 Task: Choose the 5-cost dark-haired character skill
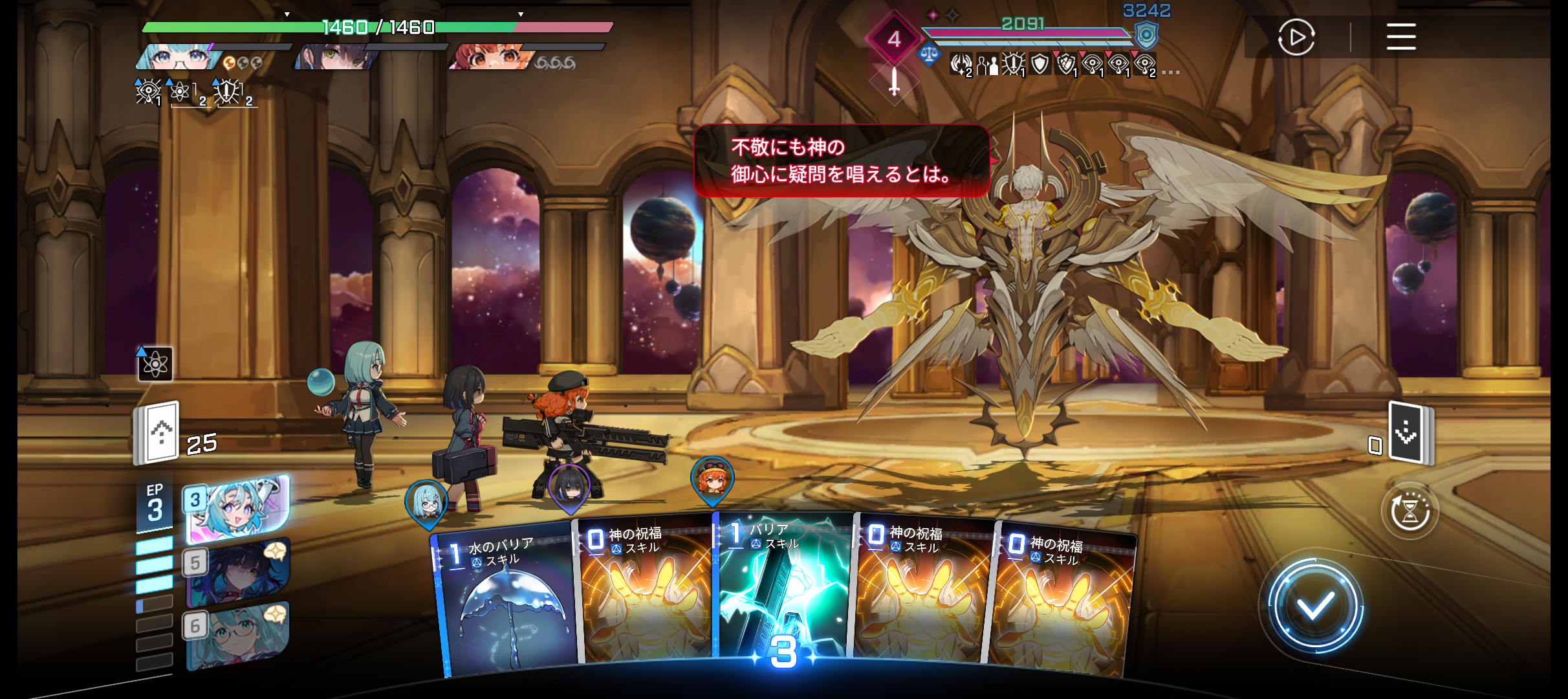pyautogui.click(x=237, y=572)
